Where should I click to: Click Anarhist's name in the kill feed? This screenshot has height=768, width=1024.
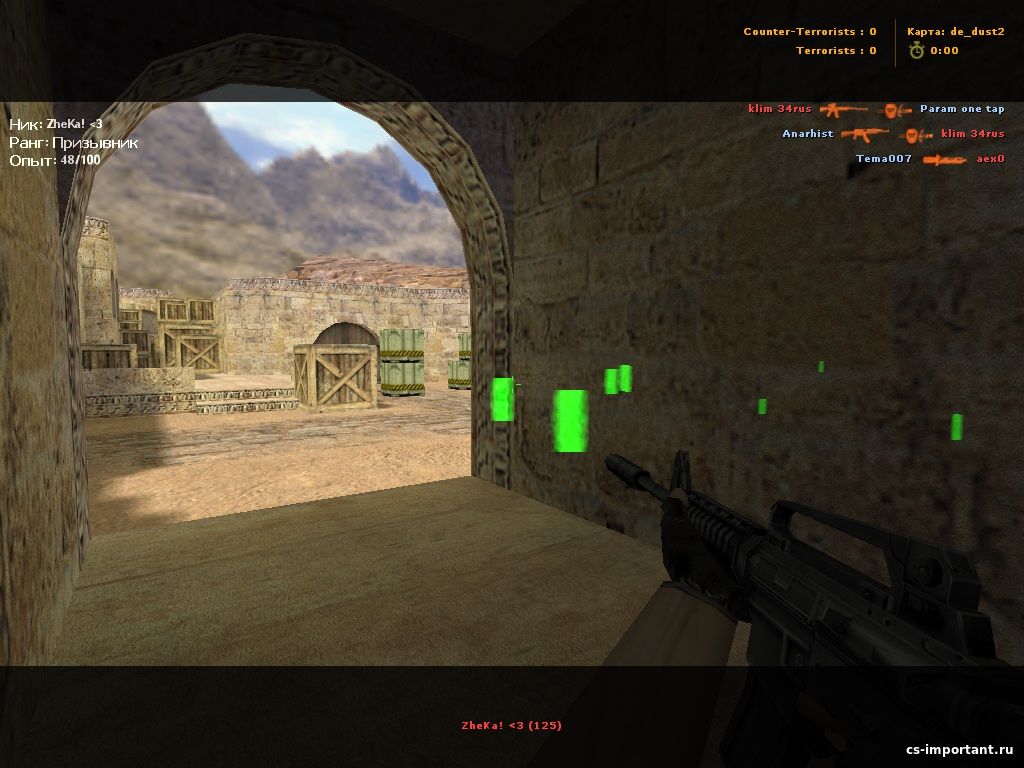point(808,134)
